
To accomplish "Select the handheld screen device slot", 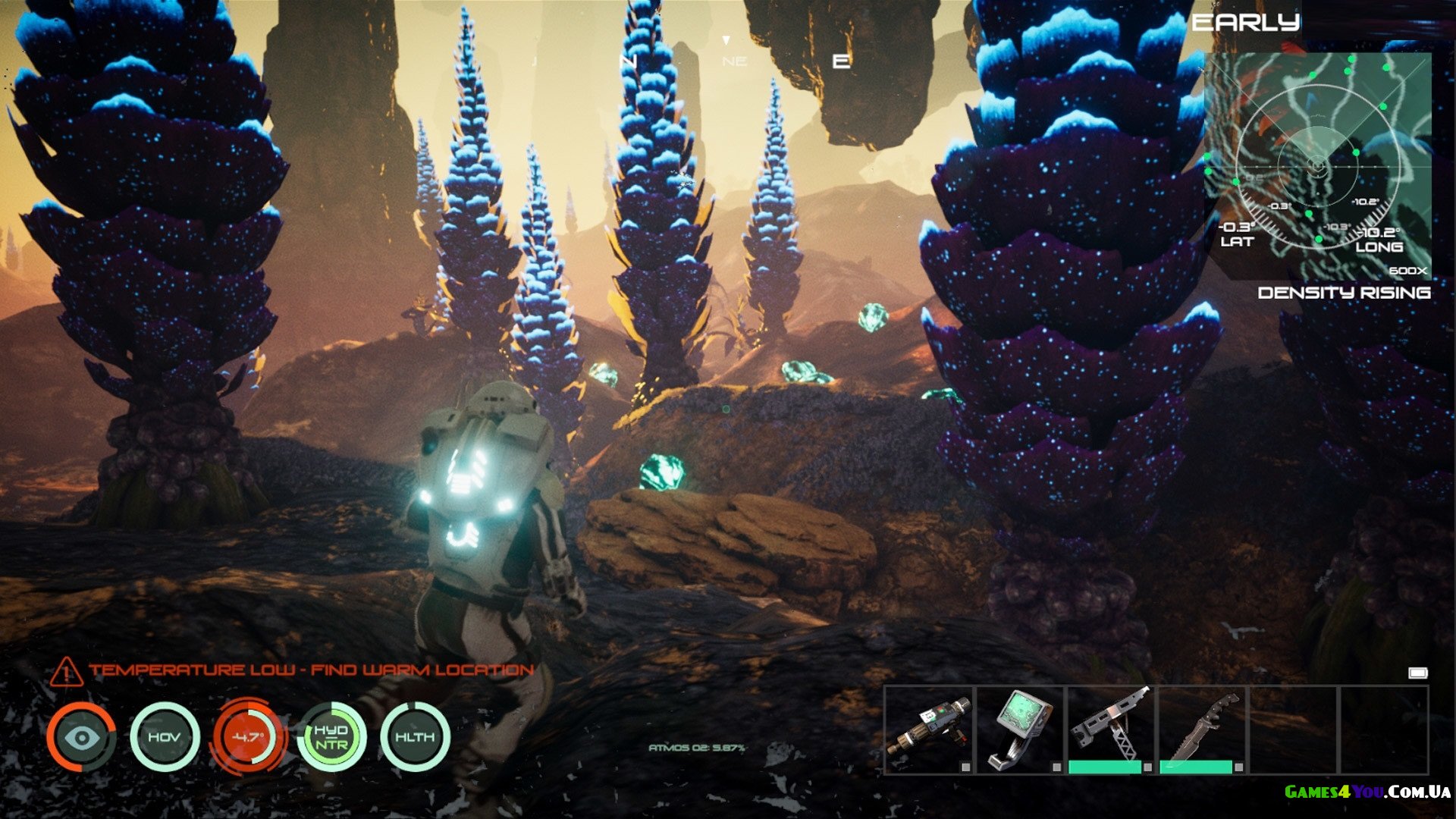I will pyautogui.click(x=1020, y=730).
